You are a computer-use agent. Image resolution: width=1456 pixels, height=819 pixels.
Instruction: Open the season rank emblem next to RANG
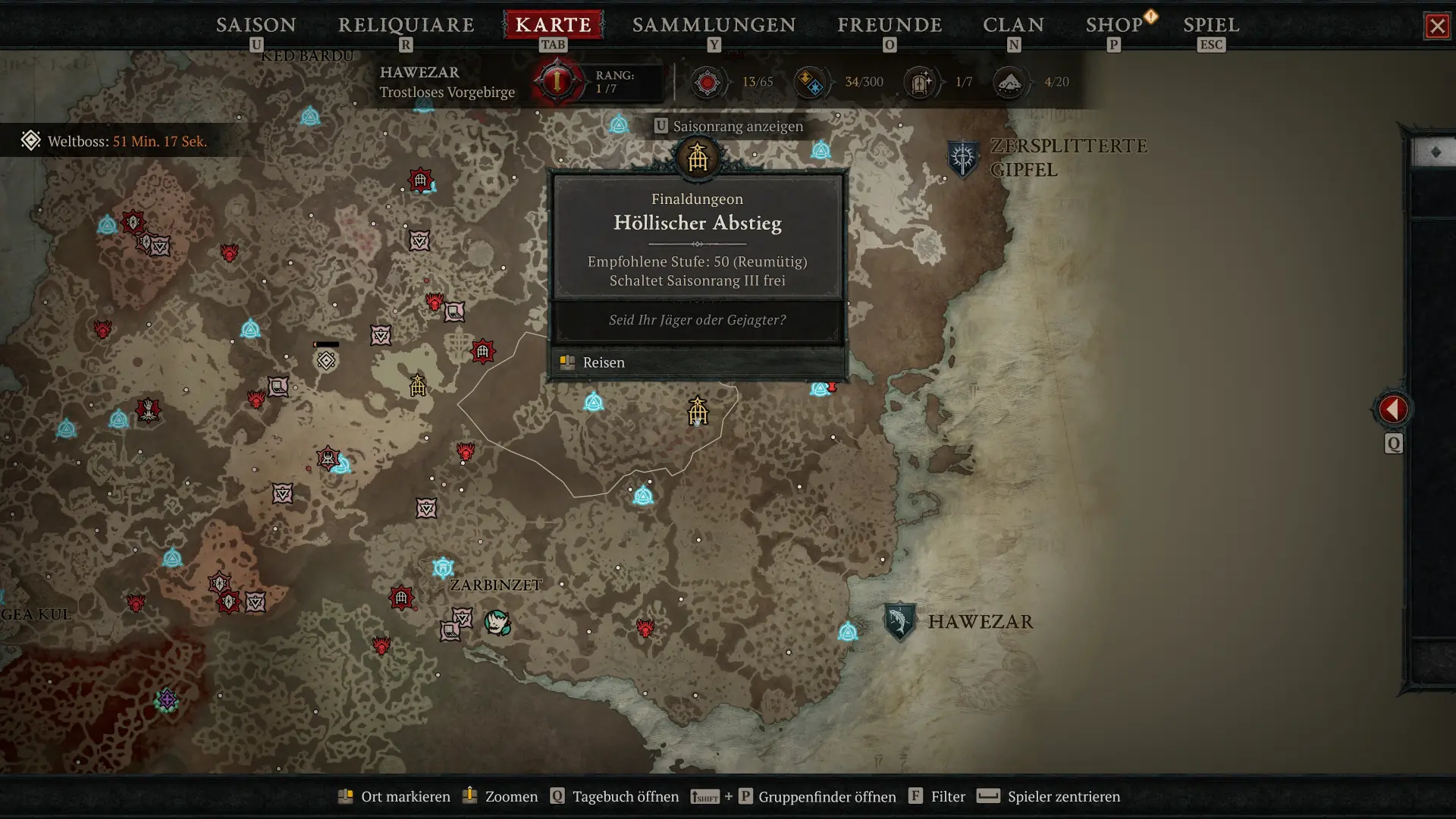pyautogui.click(x=556, y=81)
